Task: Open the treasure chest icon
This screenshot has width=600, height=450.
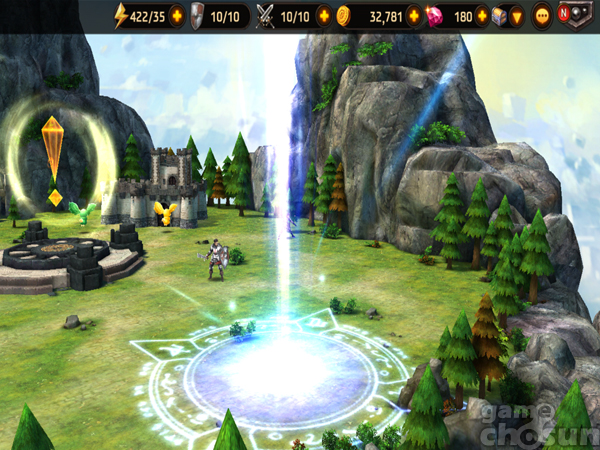Action: pyautogui.click(x=501, y=16)
